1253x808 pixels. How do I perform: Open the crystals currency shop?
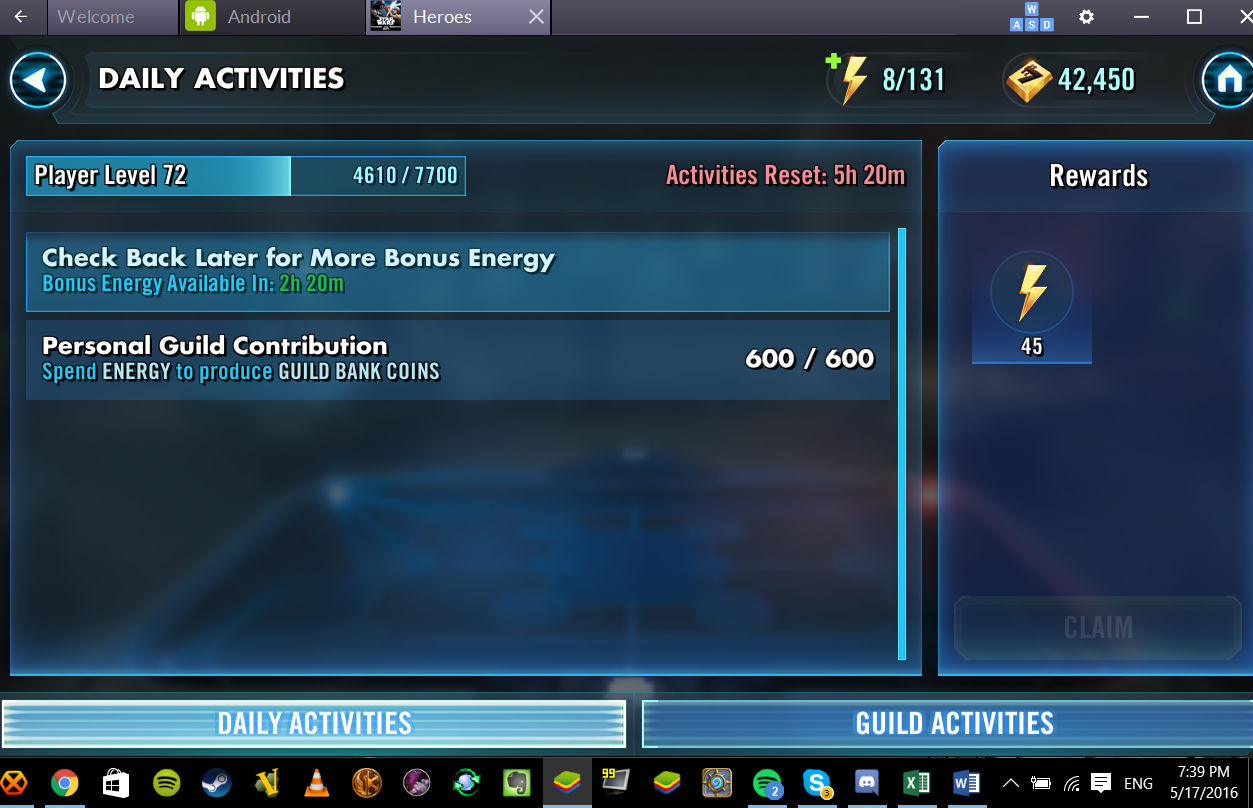(x=1030, y=80)
